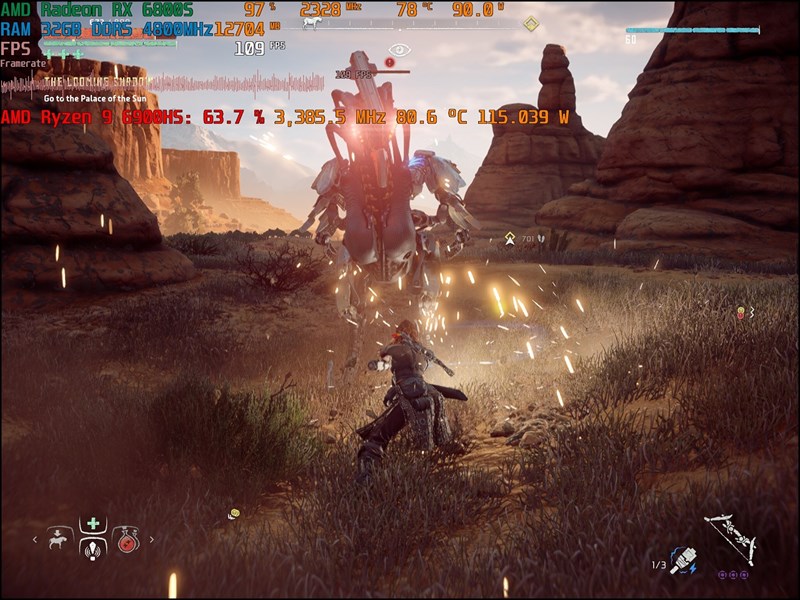This screenshot has height=600, width=800.
Task: Activate the lure call tool slot
Action: click(x=93, y=549)
